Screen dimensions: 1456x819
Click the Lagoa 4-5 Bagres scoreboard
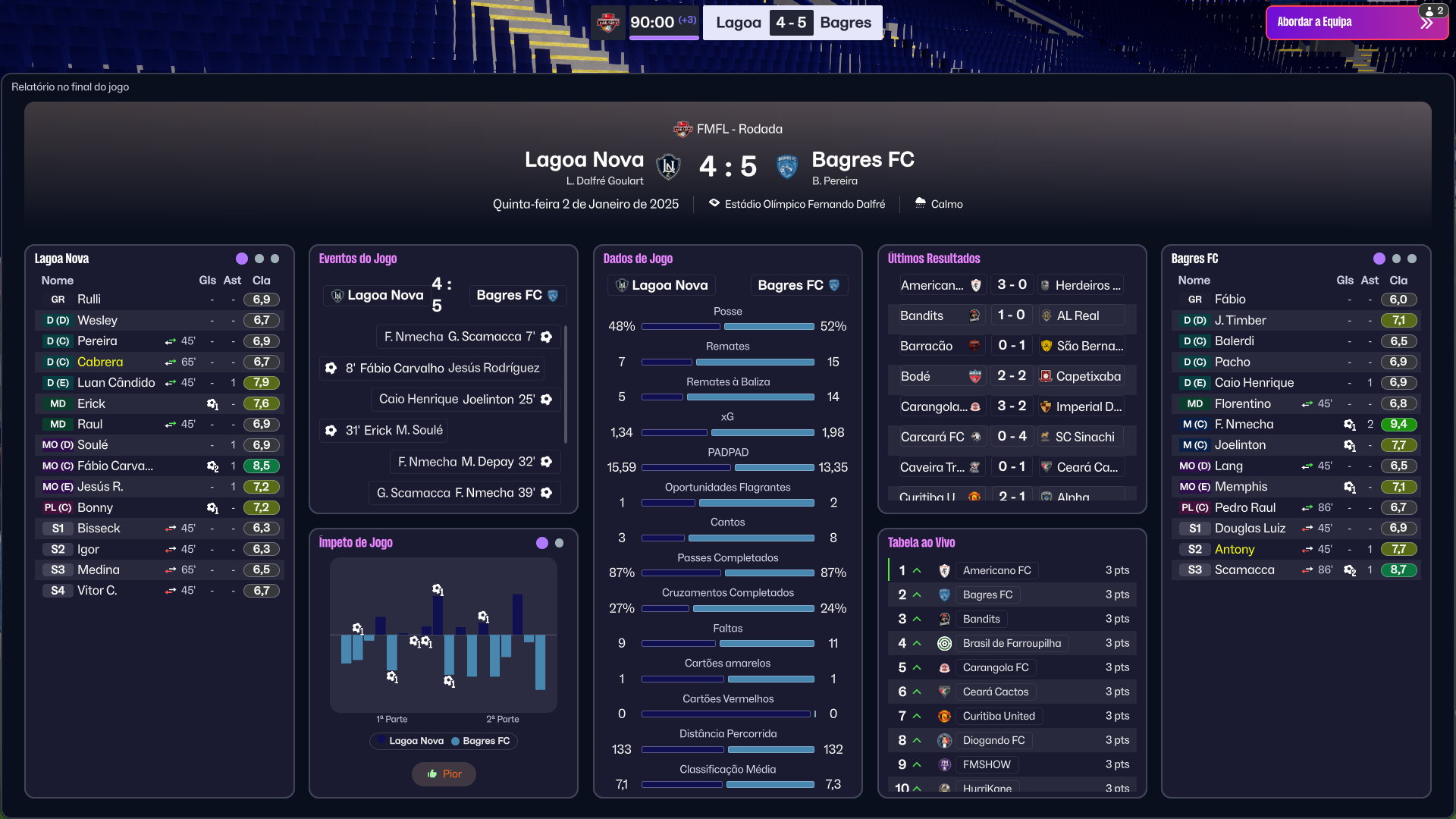[x=792, y=23]
